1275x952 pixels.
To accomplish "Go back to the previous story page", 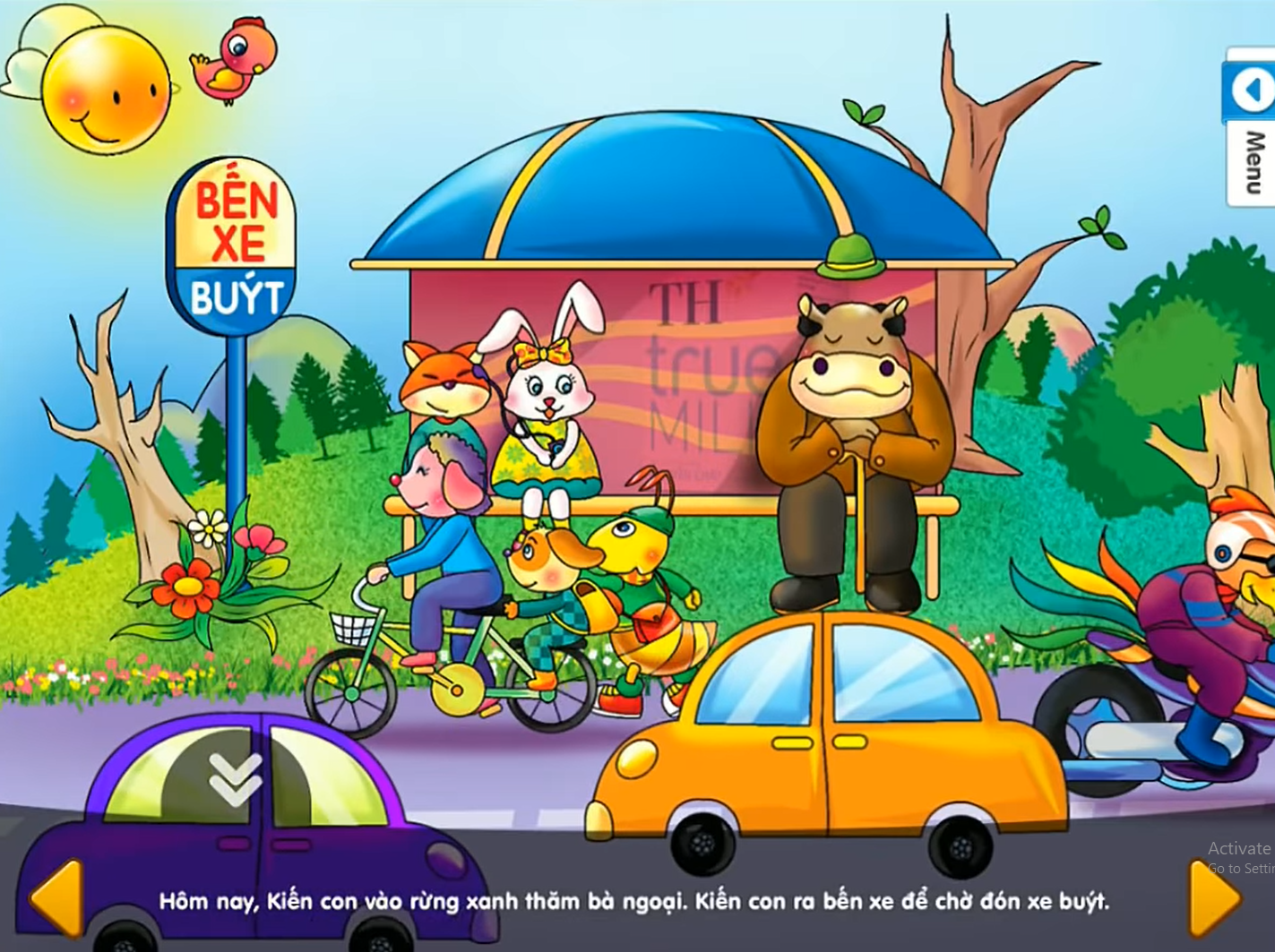I will coord(57,898).
